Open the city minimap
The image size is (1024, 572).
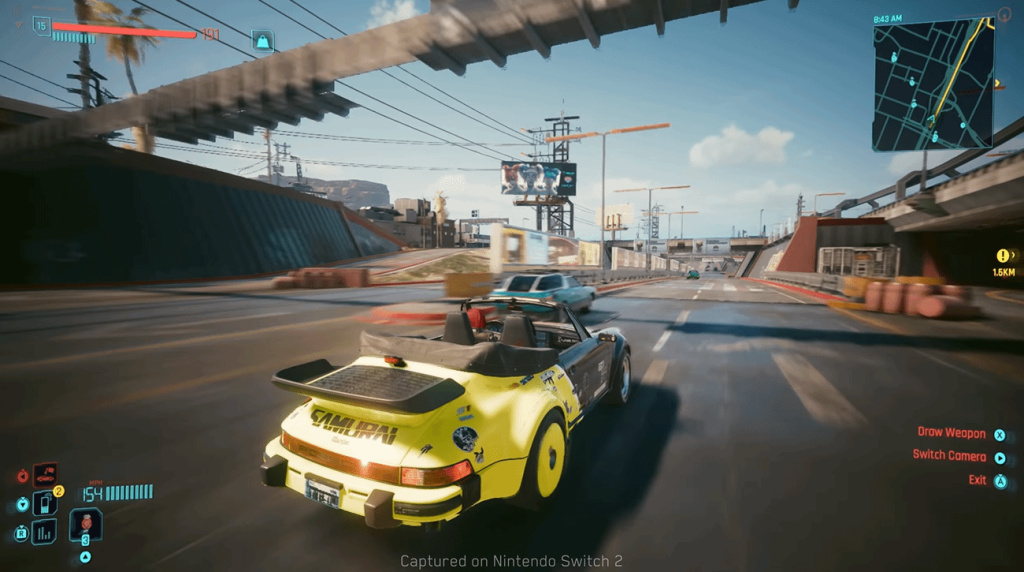tap(932, 86)
